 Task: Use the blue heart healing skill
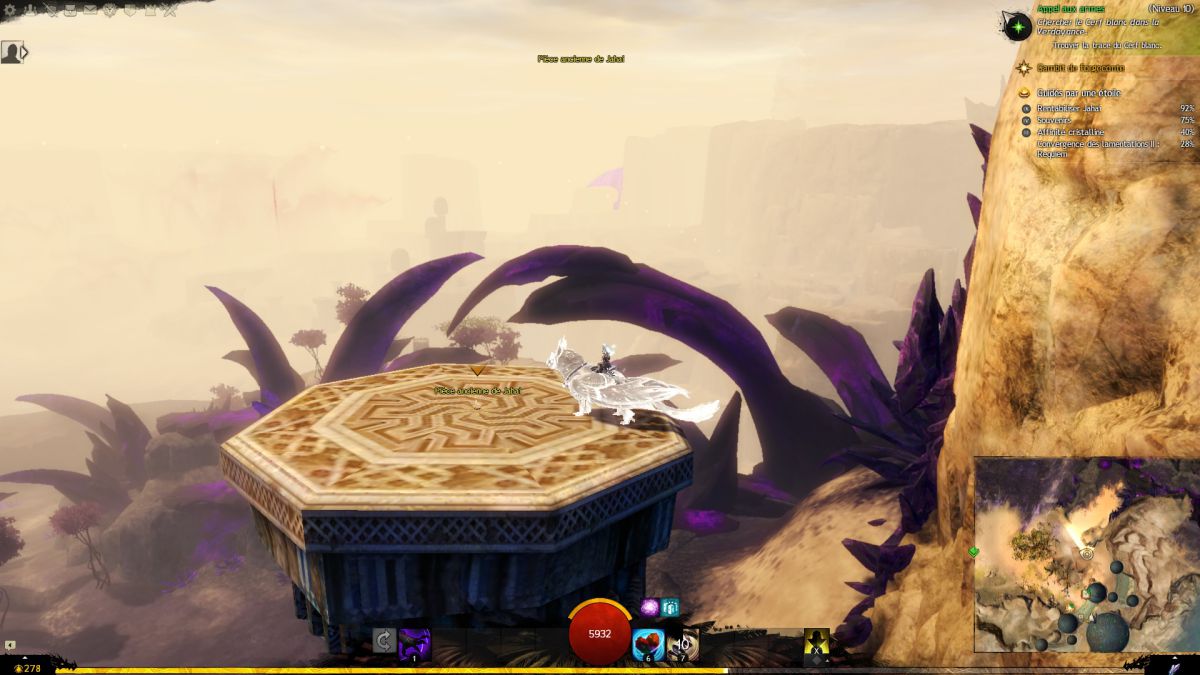pos(649,644)
